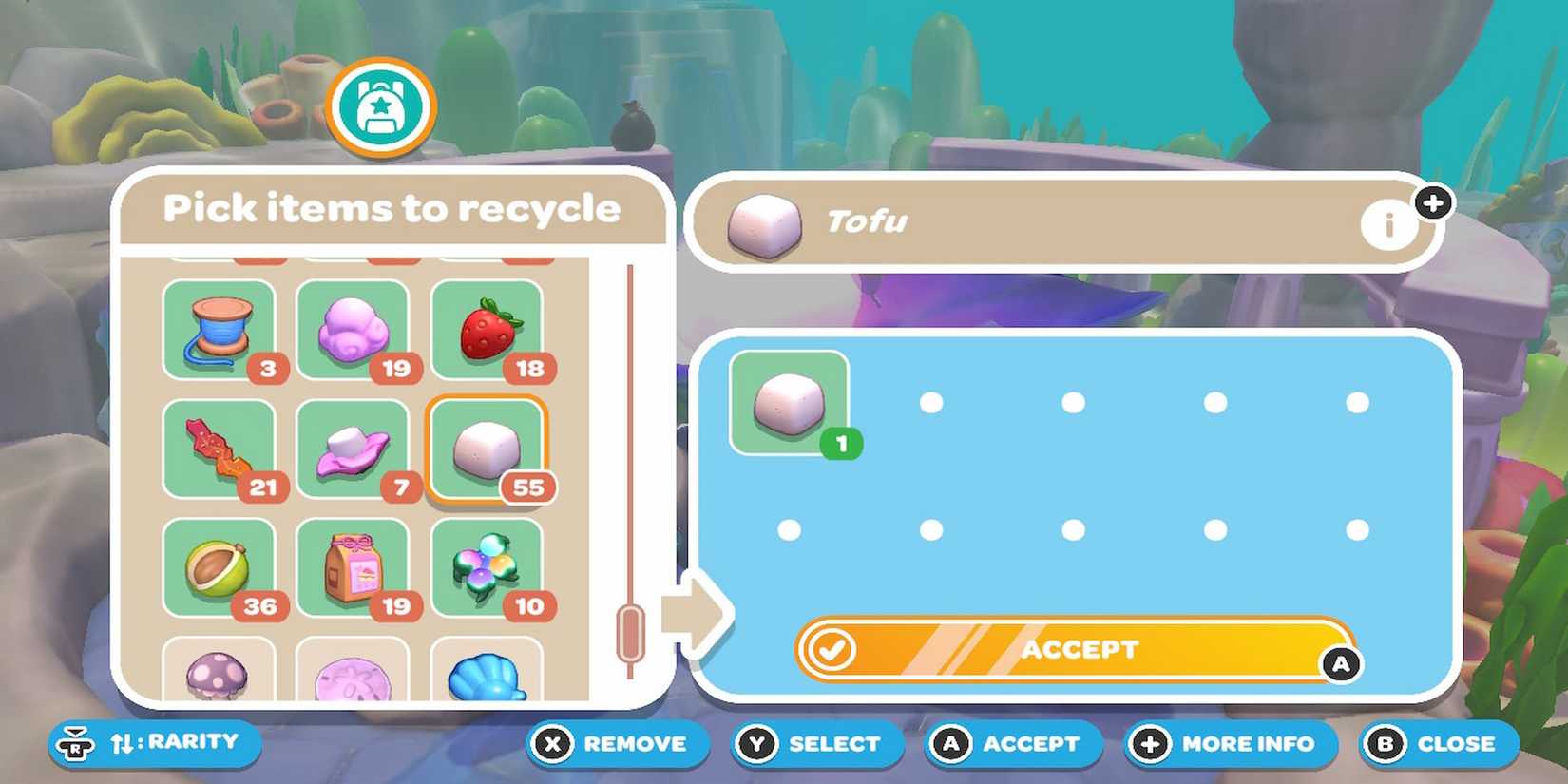Toggle the Rarity sort control
The image size is (1568, 784).
[152, 744]
